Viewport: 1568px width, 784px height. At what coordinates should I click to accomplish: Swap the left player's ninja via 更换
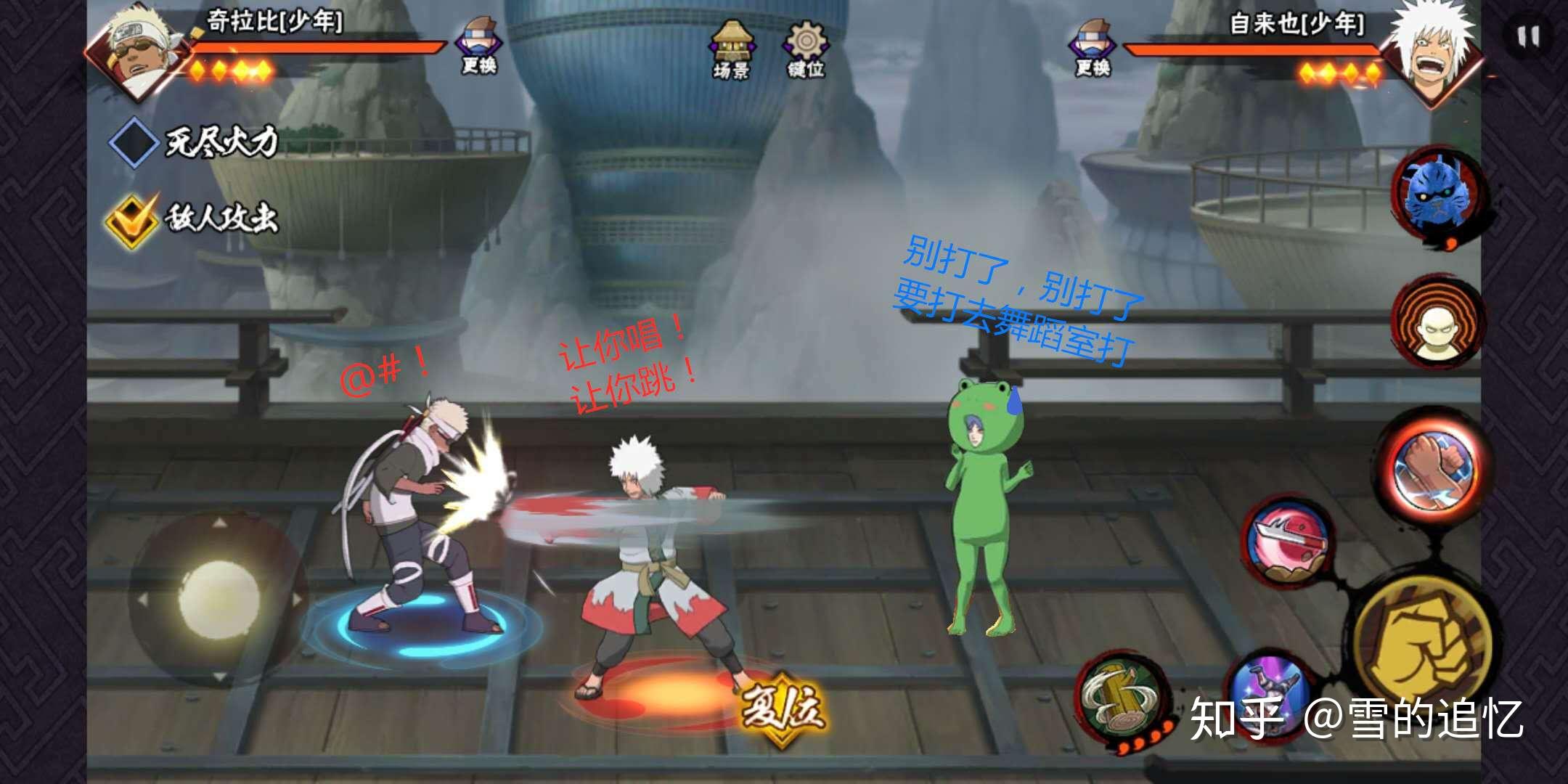click(x=478, y=45)
